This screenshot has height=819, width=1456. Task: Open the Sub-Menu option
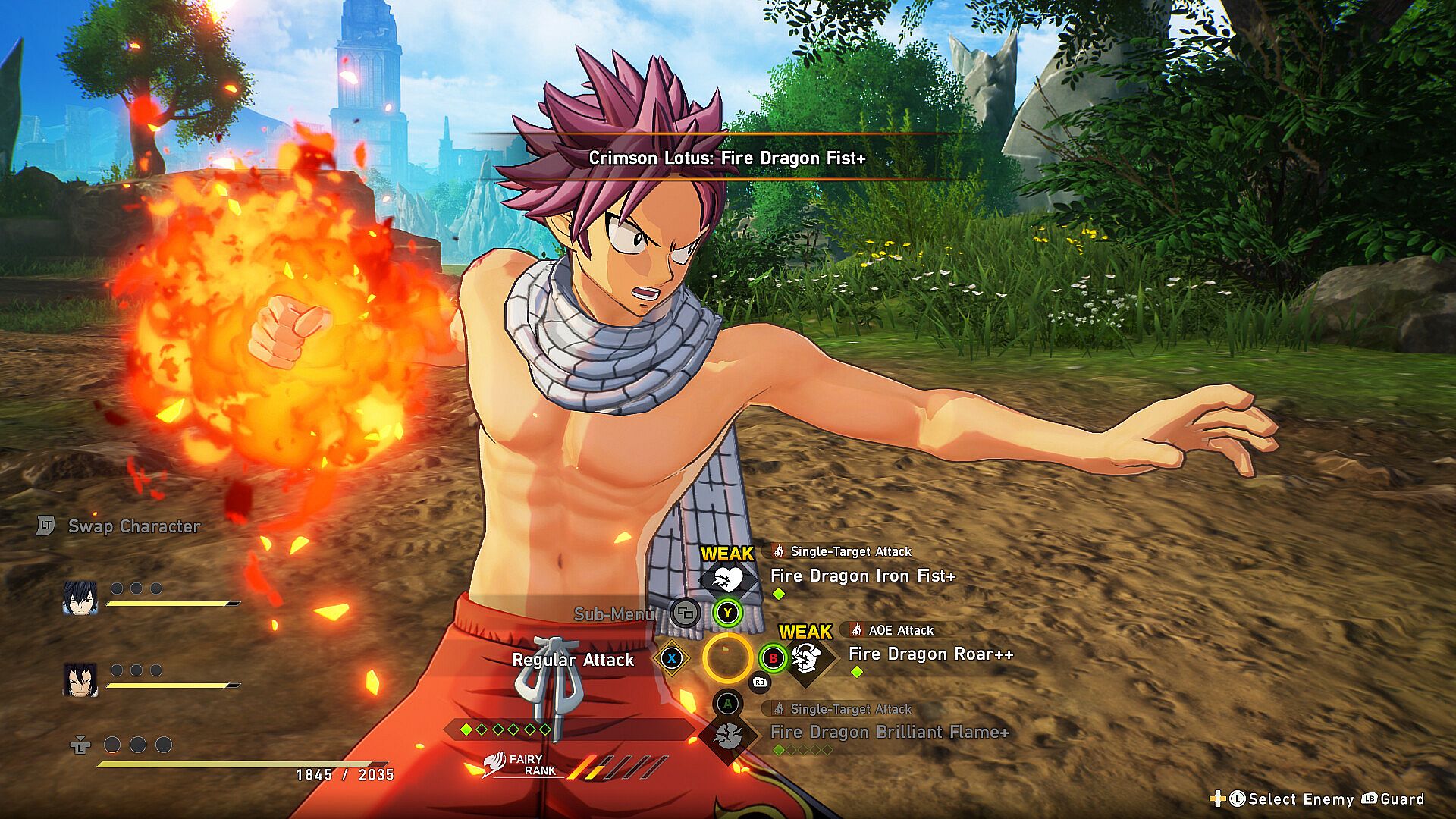[x=614, y=613]
